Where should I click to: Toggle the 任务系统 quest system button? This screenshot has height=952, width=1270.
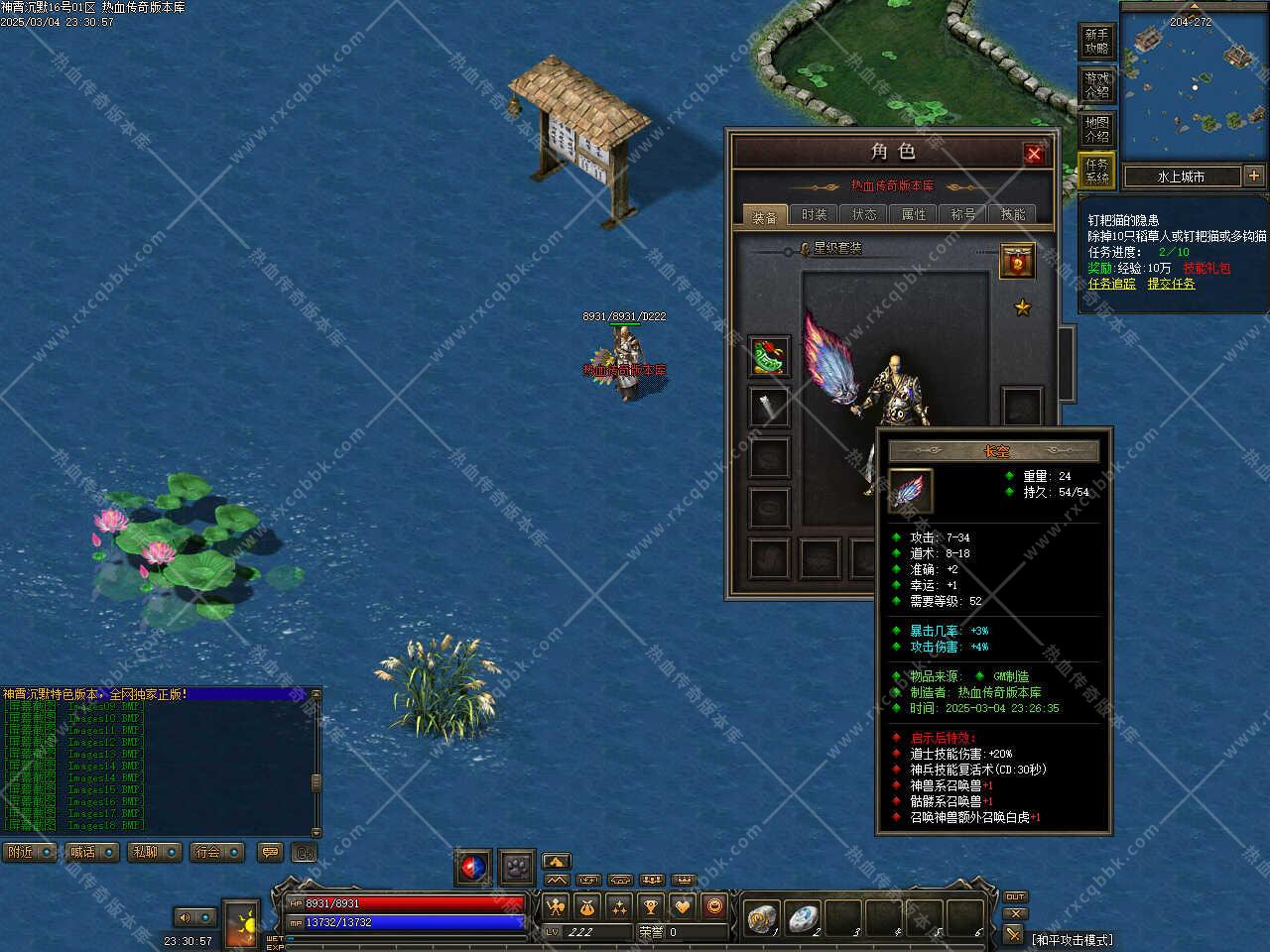(x=1096, y=172)
